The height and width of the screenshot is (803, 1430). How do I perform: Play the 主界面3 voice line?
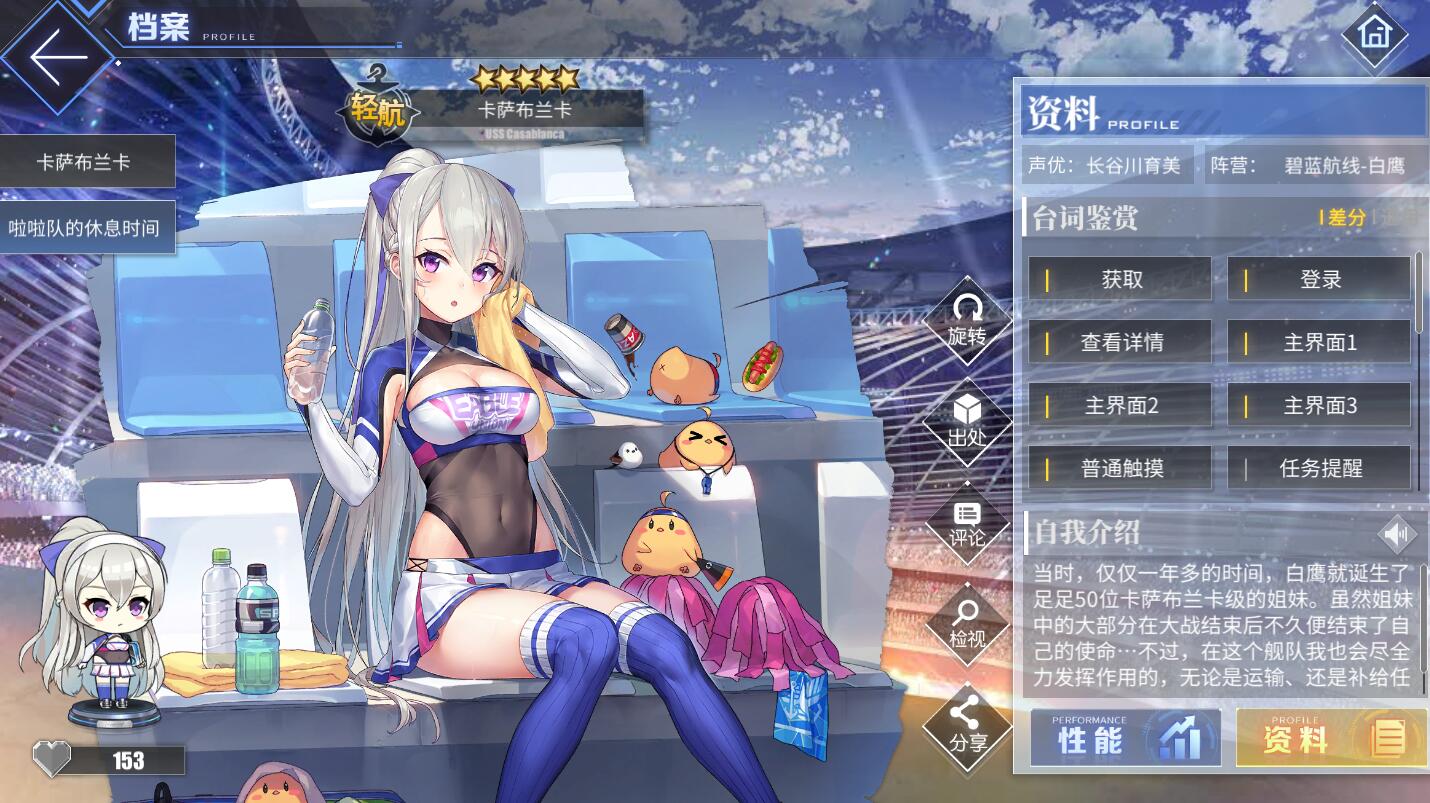tap(1319, 406)
